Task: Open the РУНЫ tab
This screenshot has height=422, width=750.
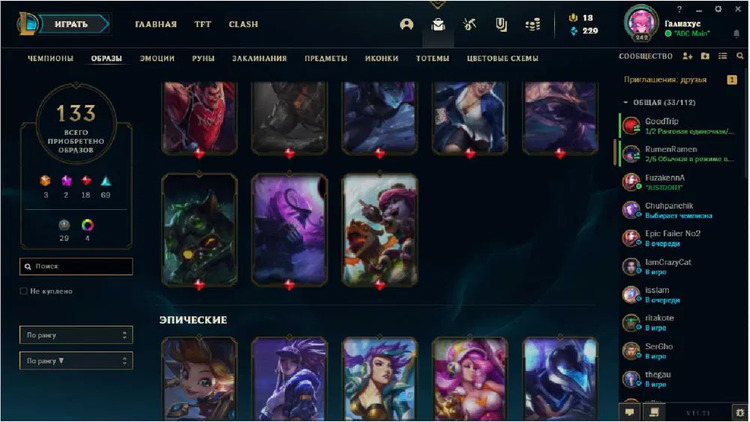Action: tap(201, 58)
